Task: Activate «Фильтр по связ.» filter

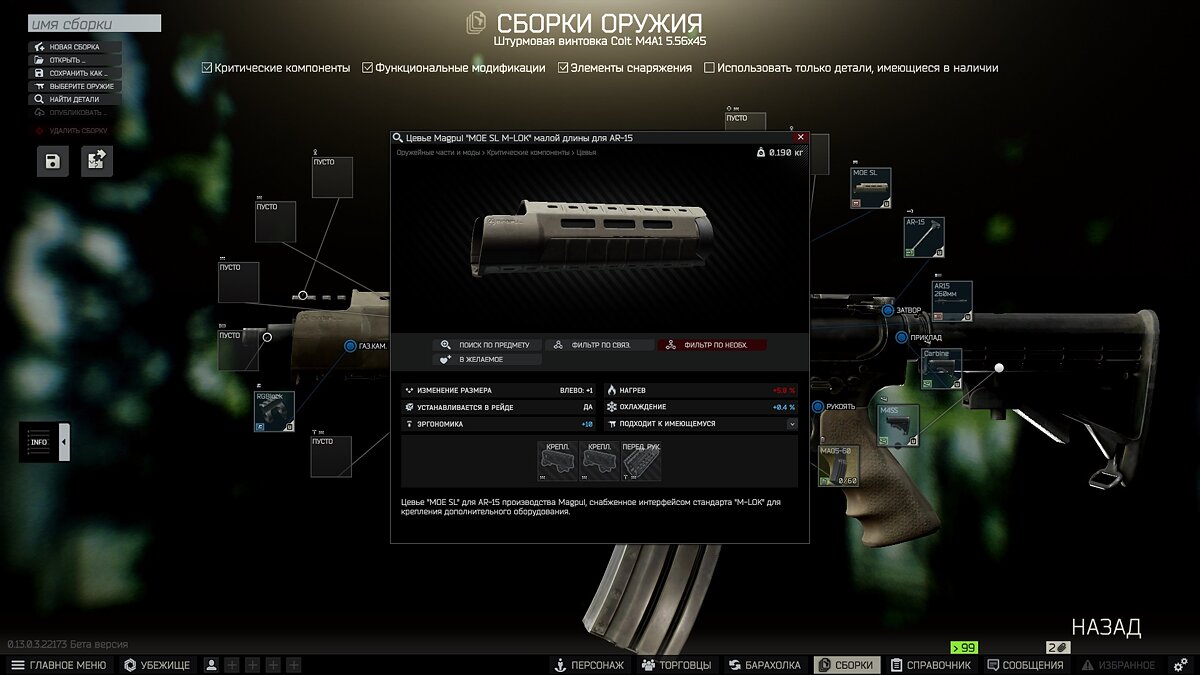Action: point(599,345)
